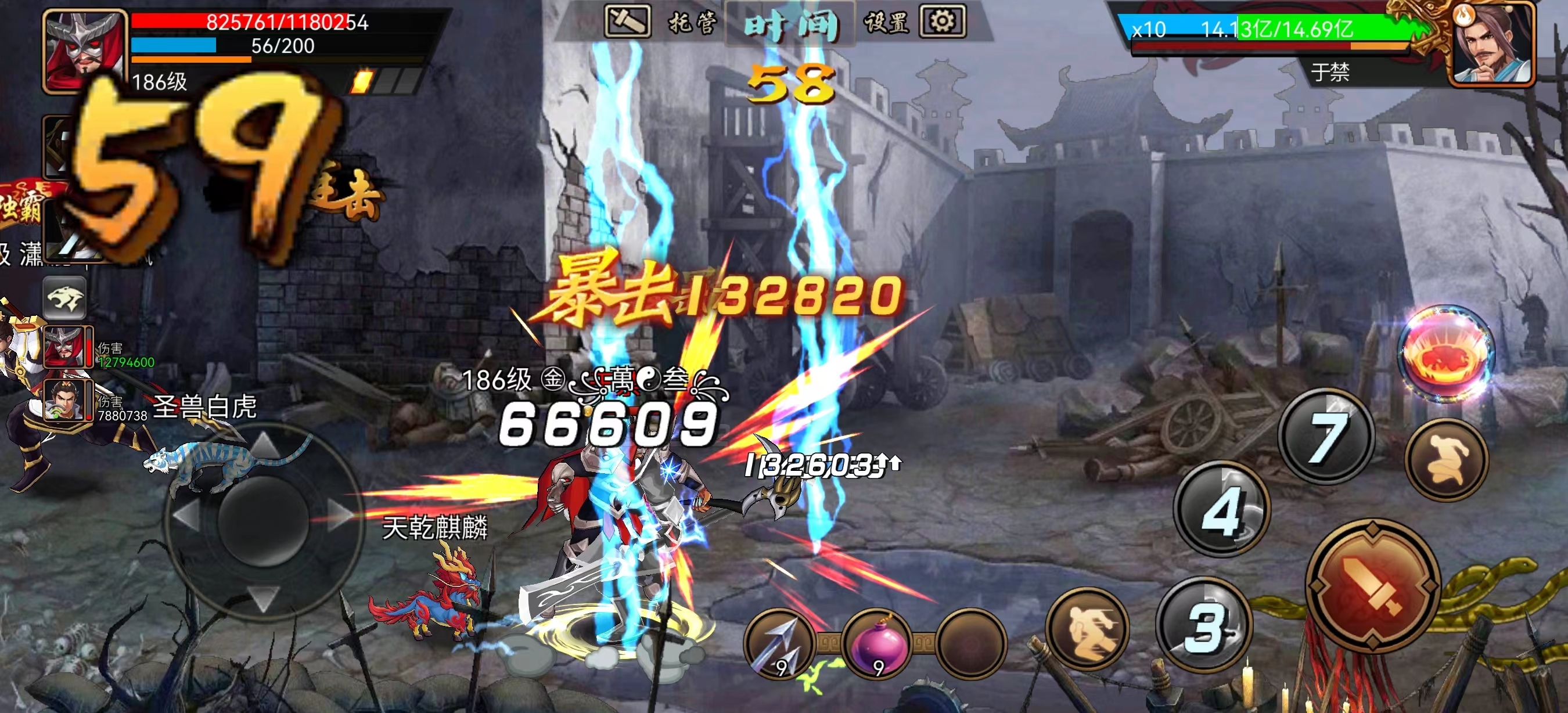Activate the skill on cooldown 7
Screen dimensions: 1568x713
coord(1326,436)
